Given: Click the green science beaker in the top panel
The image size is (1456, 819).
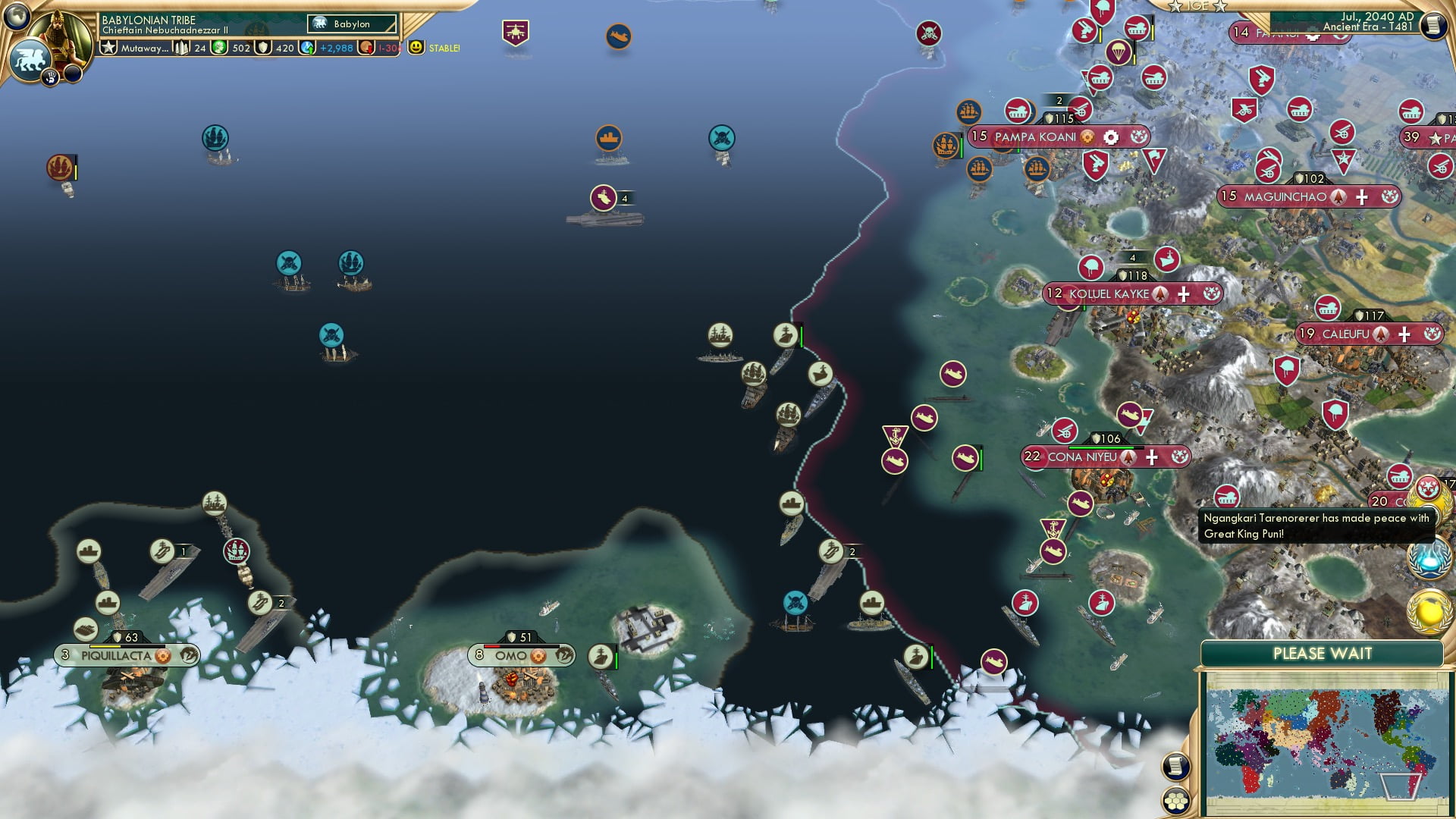Looking at the screenshot, I should coord(219,48).
